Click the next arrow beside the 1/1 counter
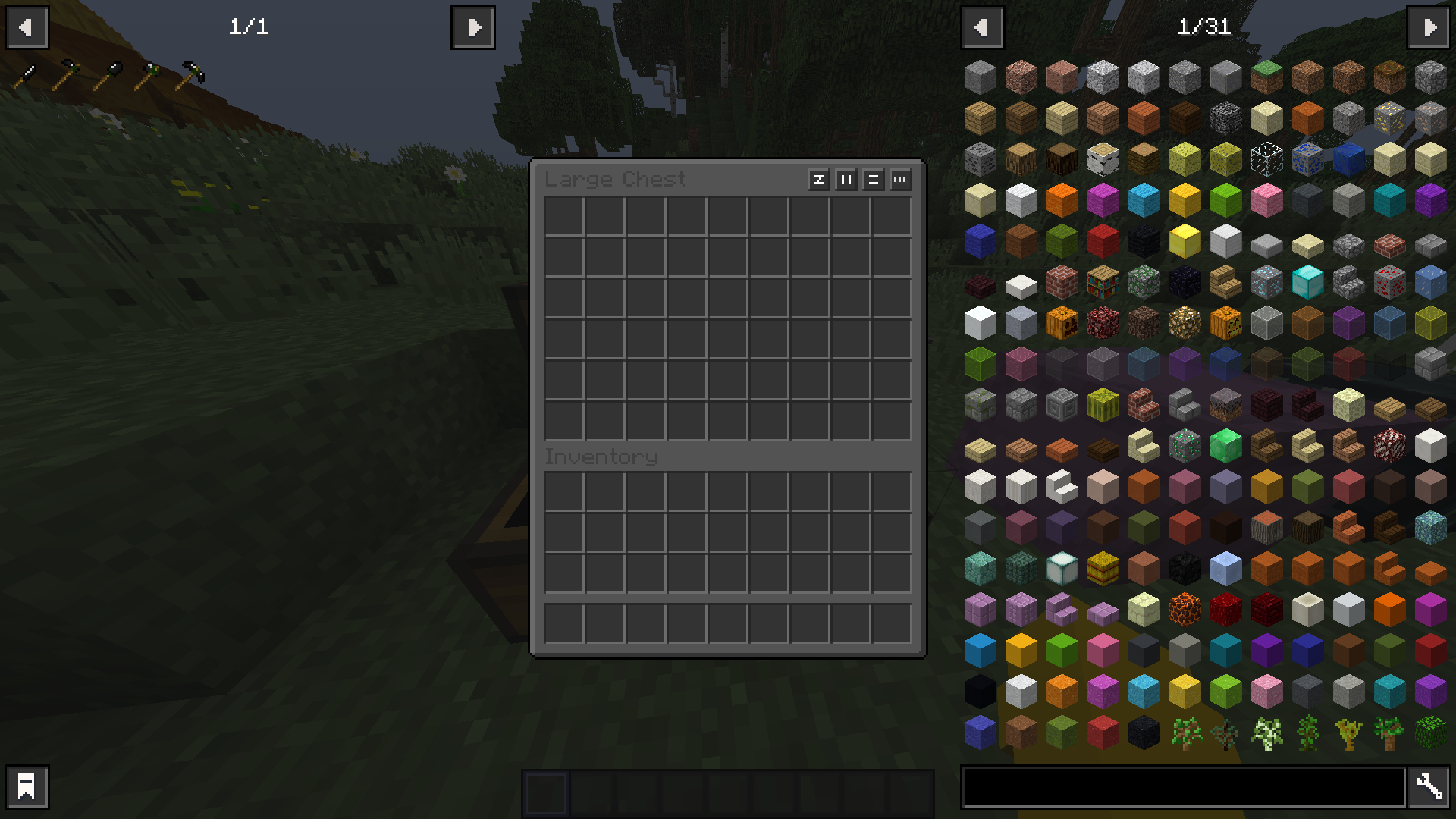Viewport: 1456px width, 819px height. tap(473, 27)
